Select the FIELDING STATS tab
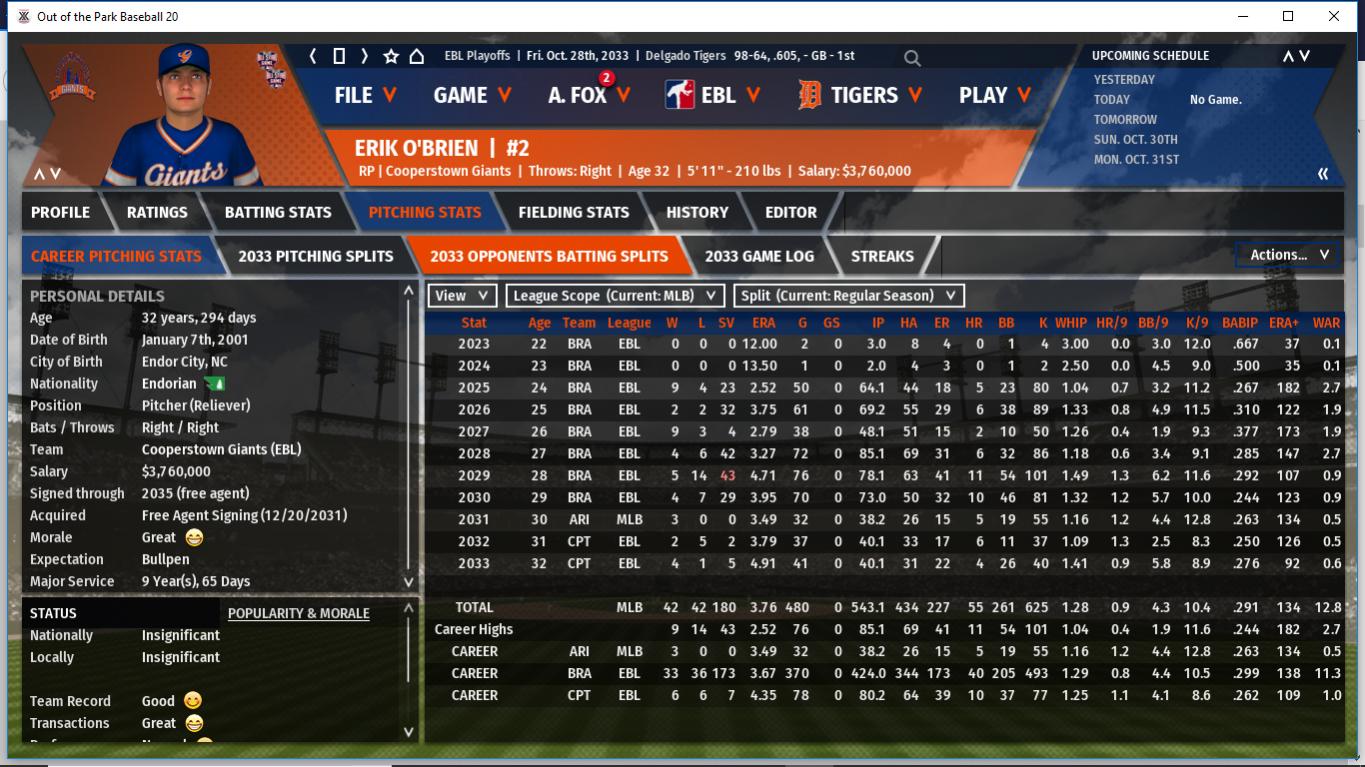This screenshot has width=1365, height=767. tap(573, 212)
